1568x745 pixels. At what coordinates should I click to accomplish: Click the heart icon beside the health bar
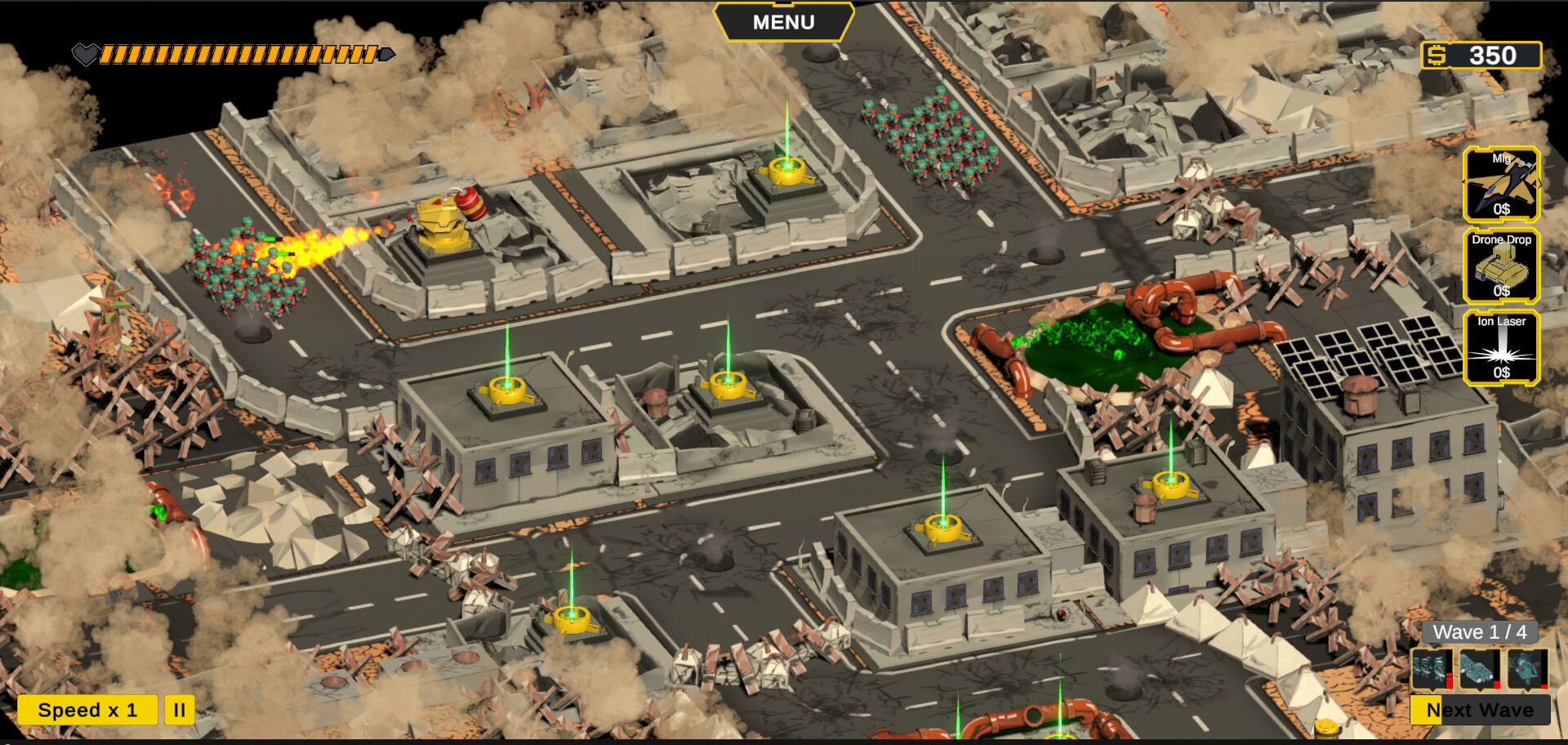pos(85,53)
